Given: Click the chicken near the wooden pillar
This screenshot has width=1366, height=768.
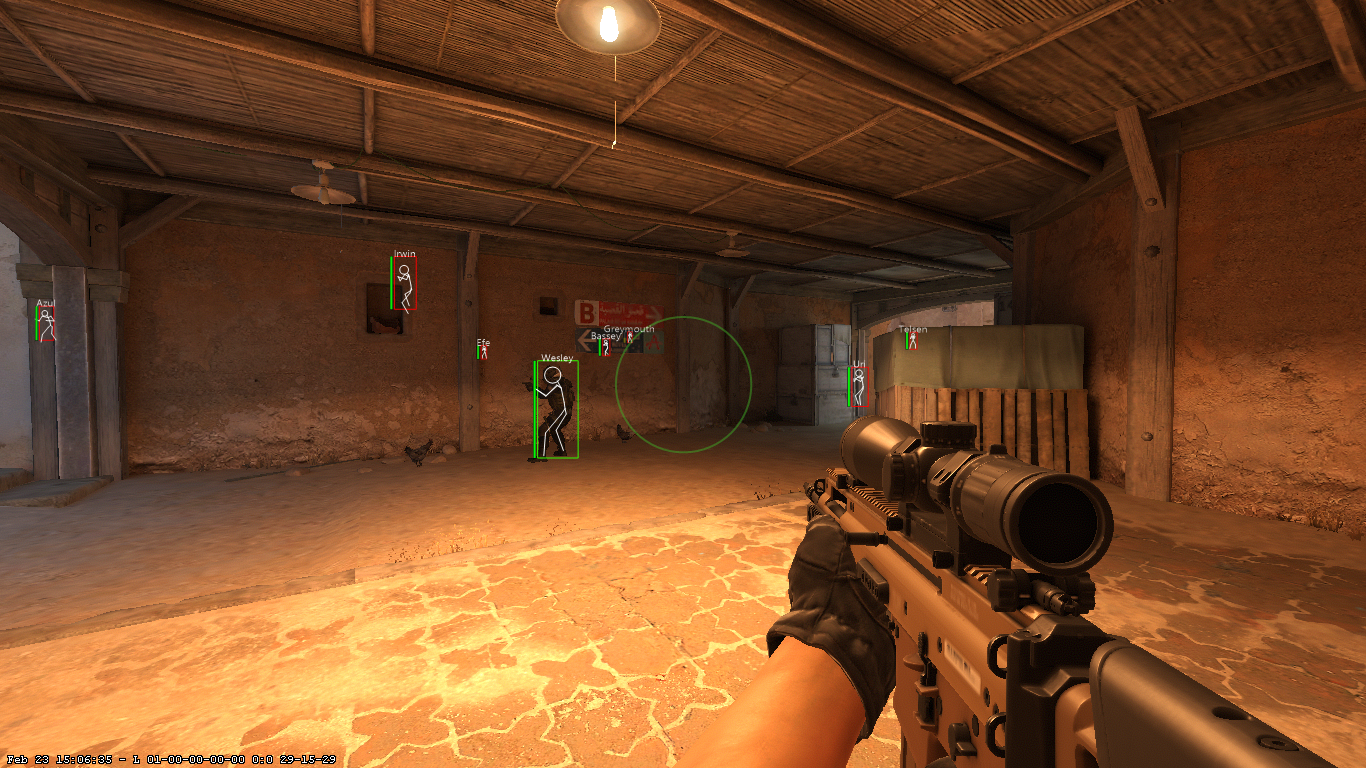Looking at the screenshot, I should [x=418, y=452].
